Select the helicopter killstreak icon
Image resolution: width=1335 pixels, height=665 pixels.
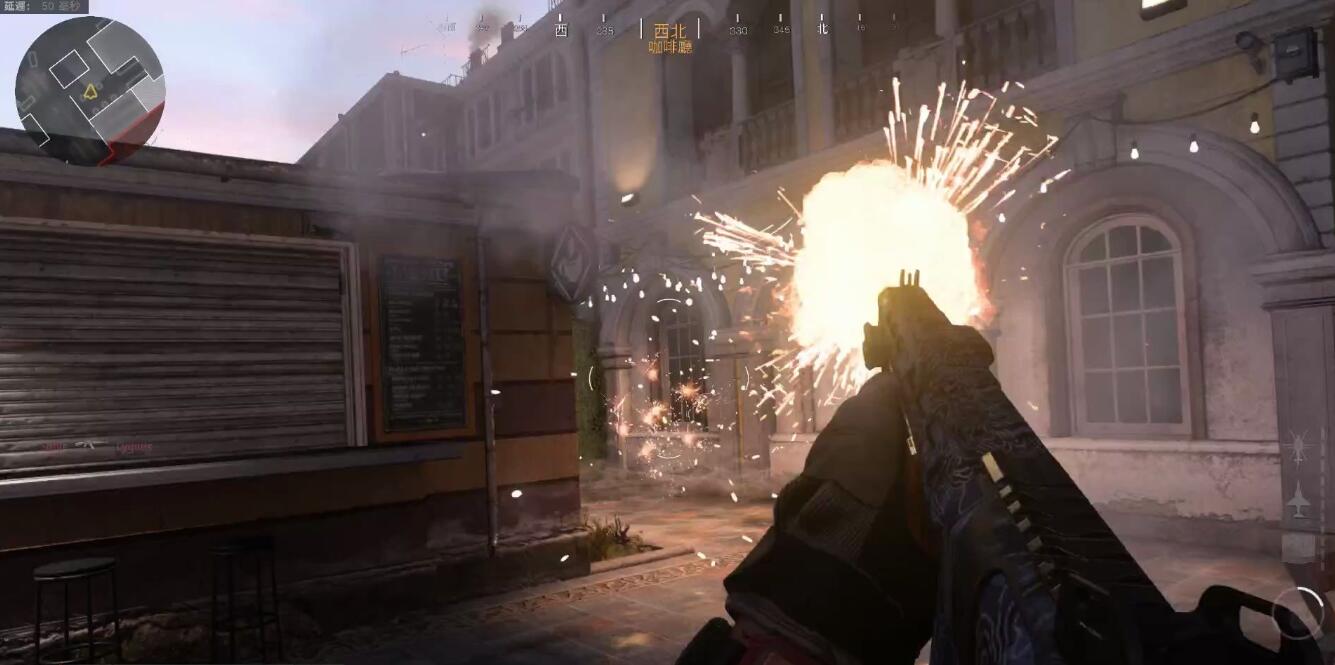click(x=1298, y=447)
